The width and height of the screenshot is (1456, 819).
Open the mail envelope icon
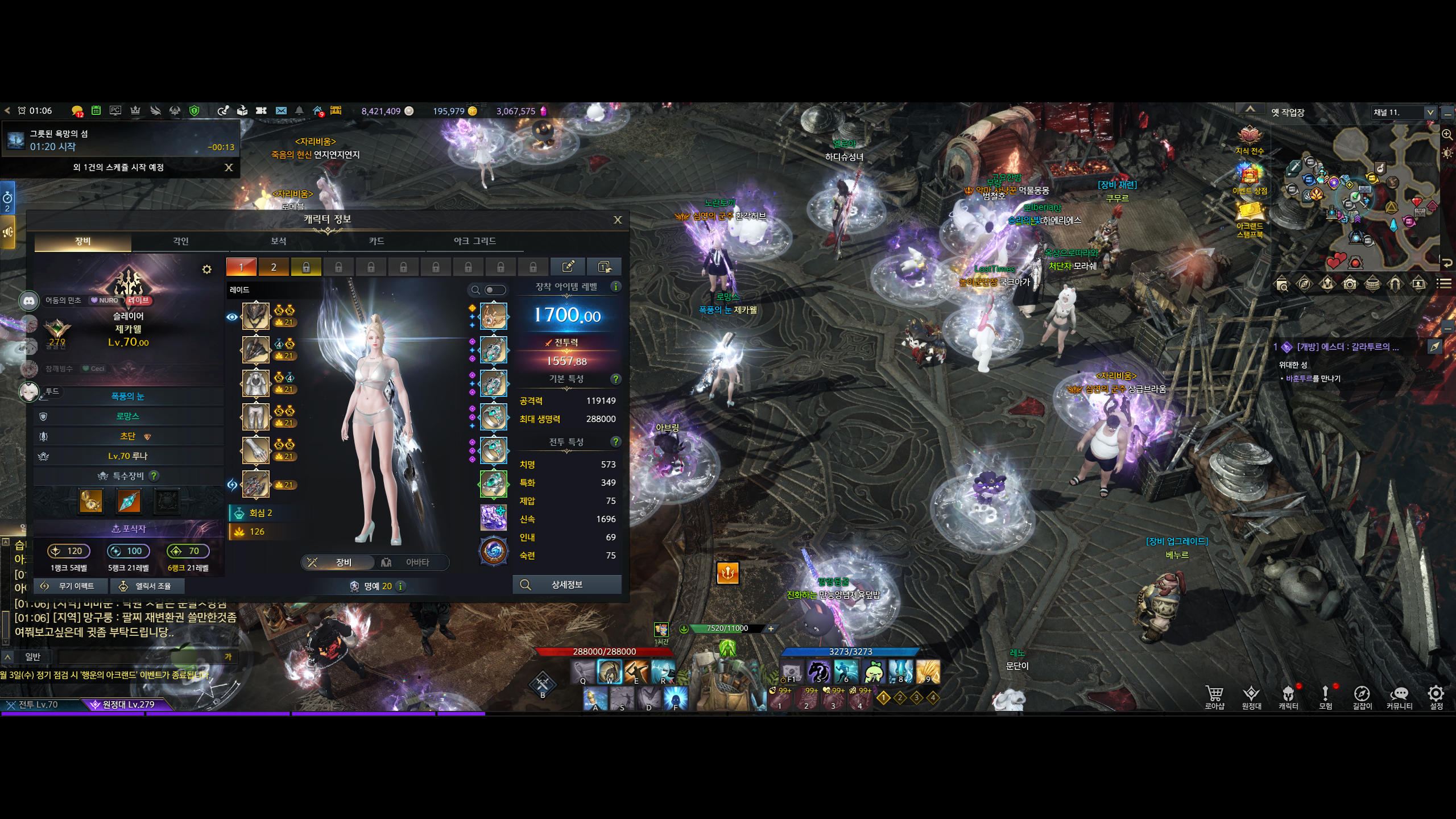281,111
